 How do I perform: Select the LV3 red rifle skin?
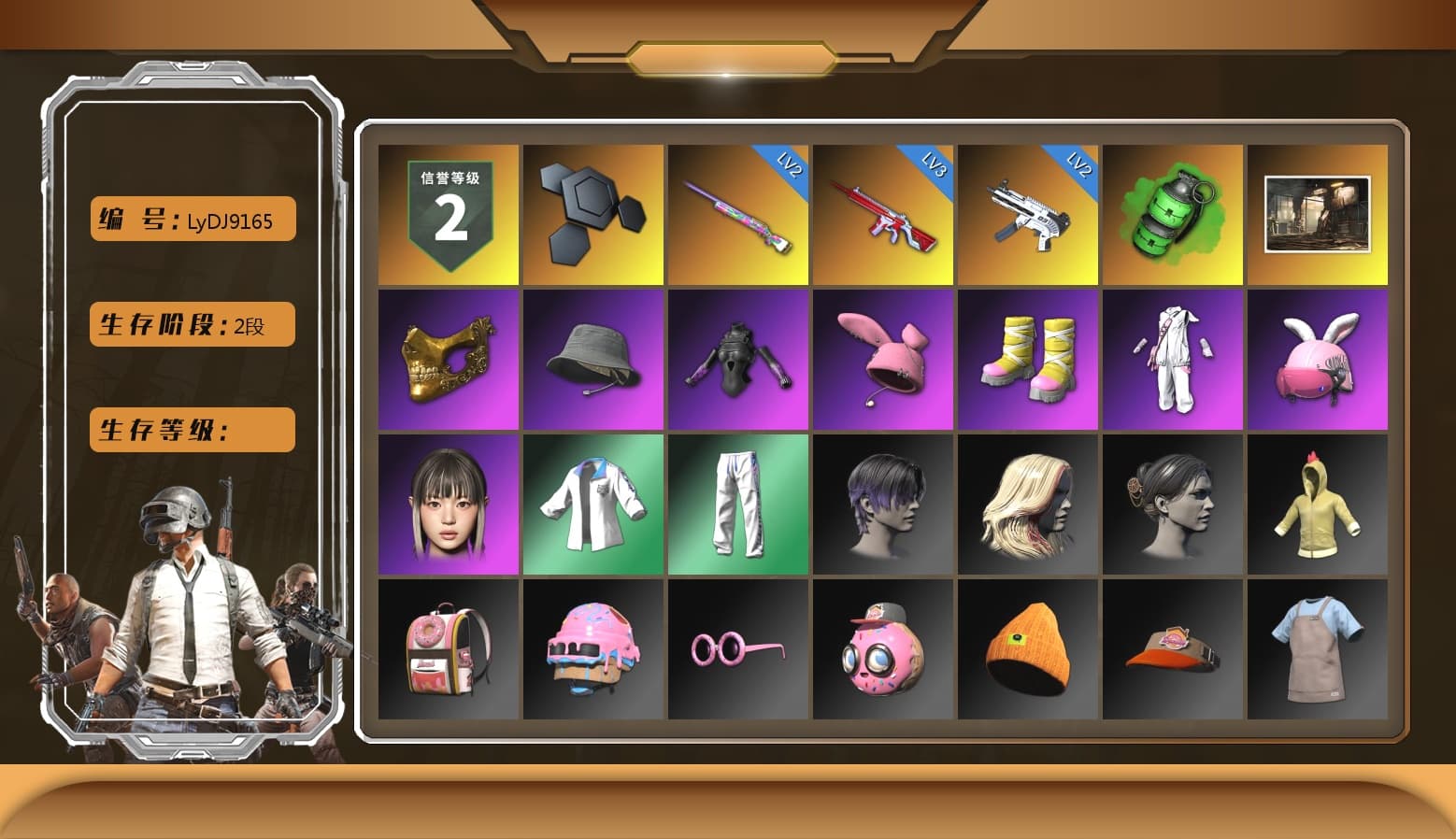click(883, 215)
